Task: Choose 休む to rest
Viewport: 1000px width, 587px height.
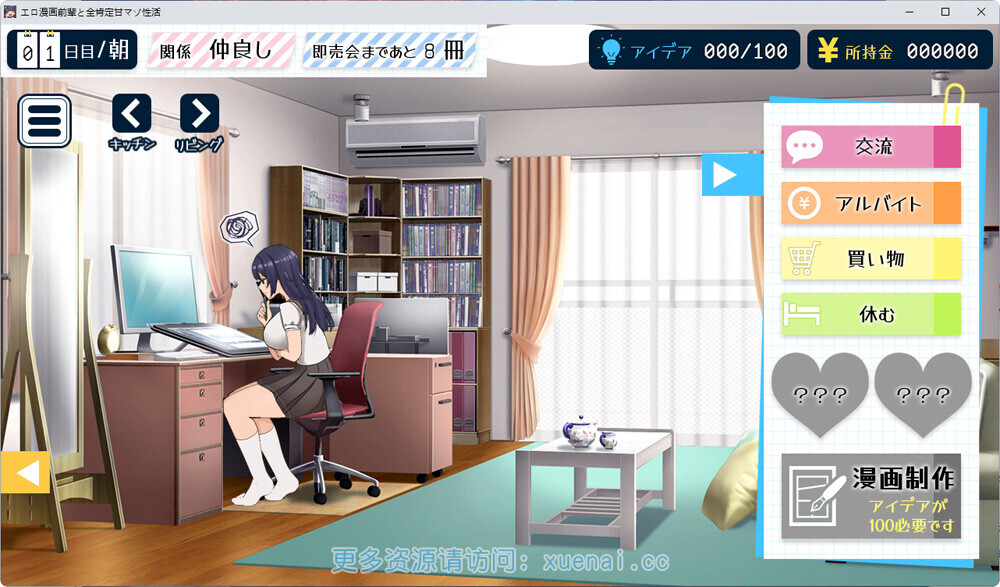Action: [870, 315]
